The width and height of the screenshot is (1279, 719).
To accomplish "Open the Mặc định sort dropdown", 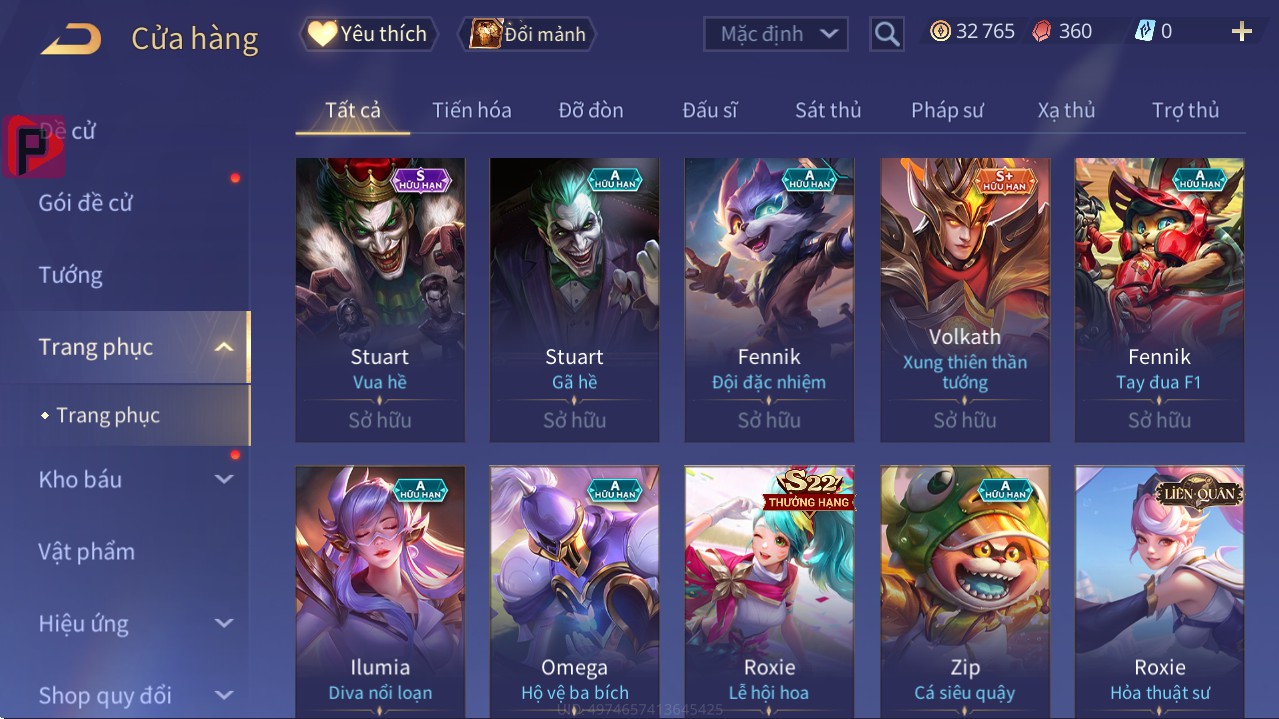I will [x=775, y=34].
